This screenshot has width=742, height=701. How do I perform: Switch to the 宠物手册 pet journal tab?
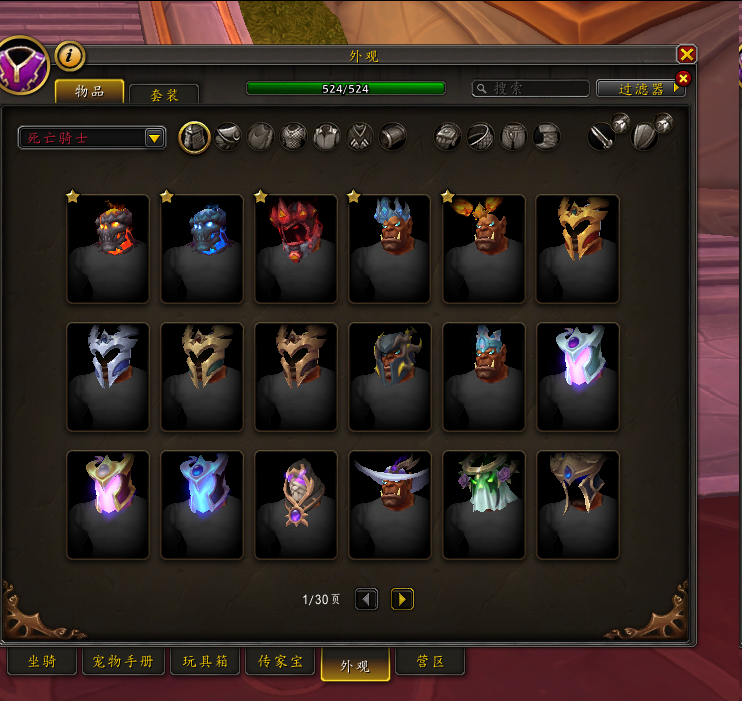click(123, 662)
